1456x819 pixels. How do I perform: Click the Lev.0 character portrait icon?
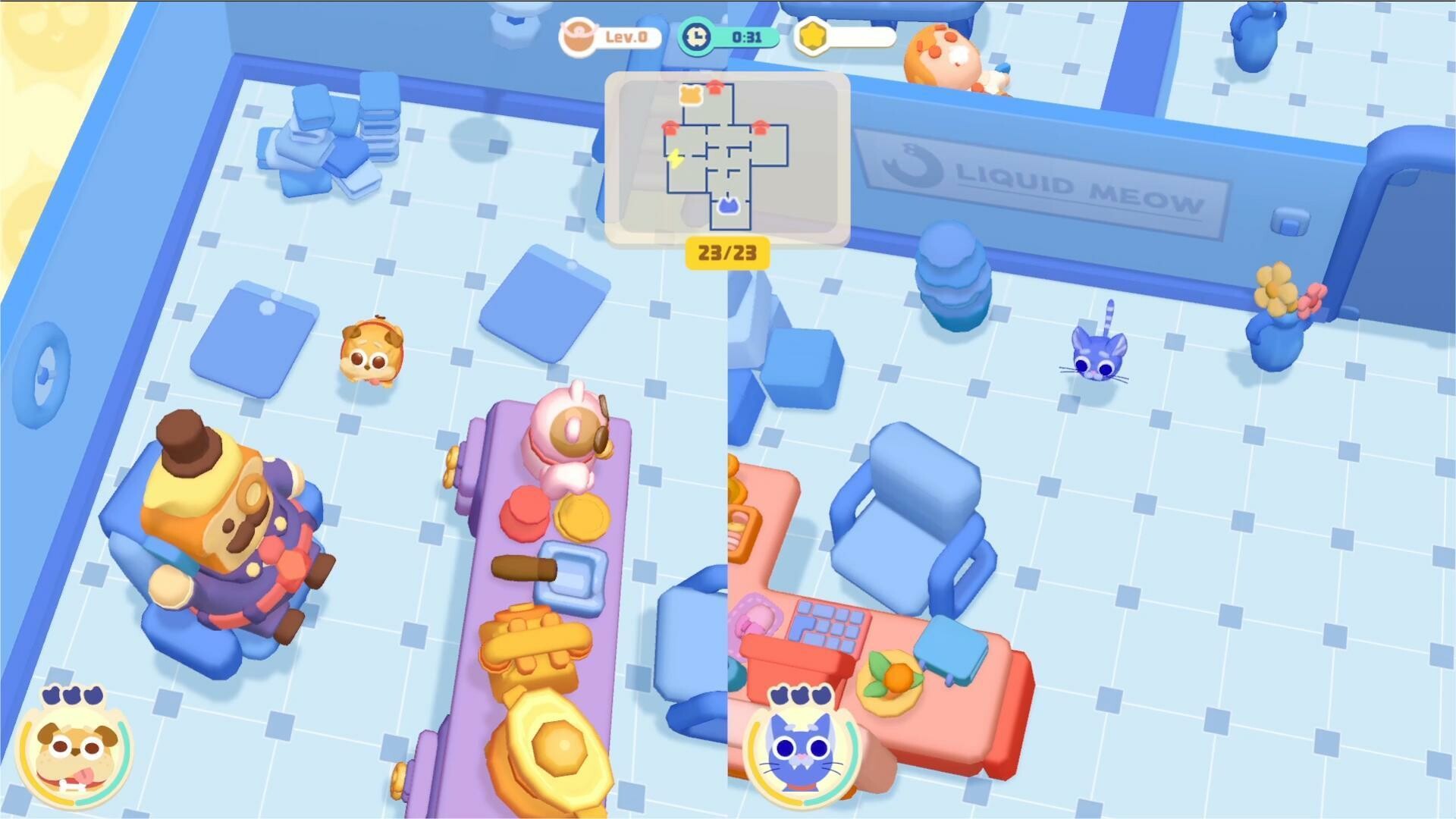pos(579,36)
